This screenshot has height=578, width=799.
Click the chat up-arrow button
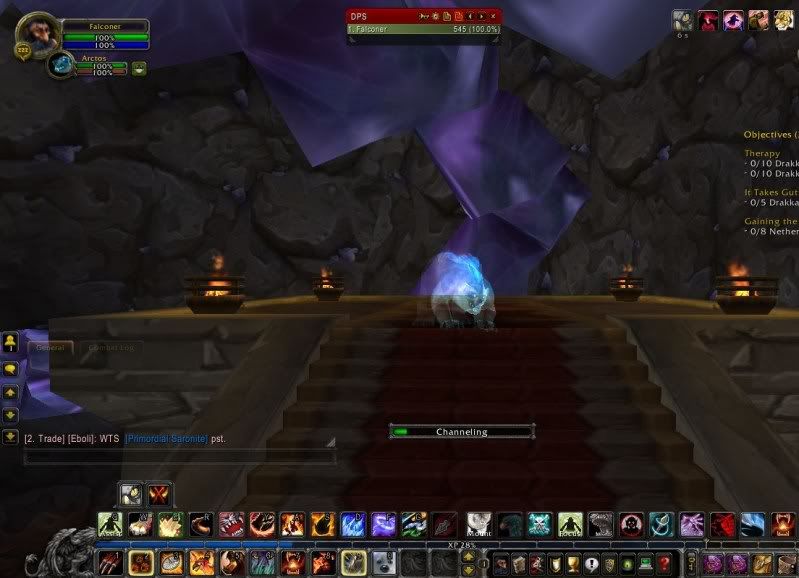pos(10,391)
